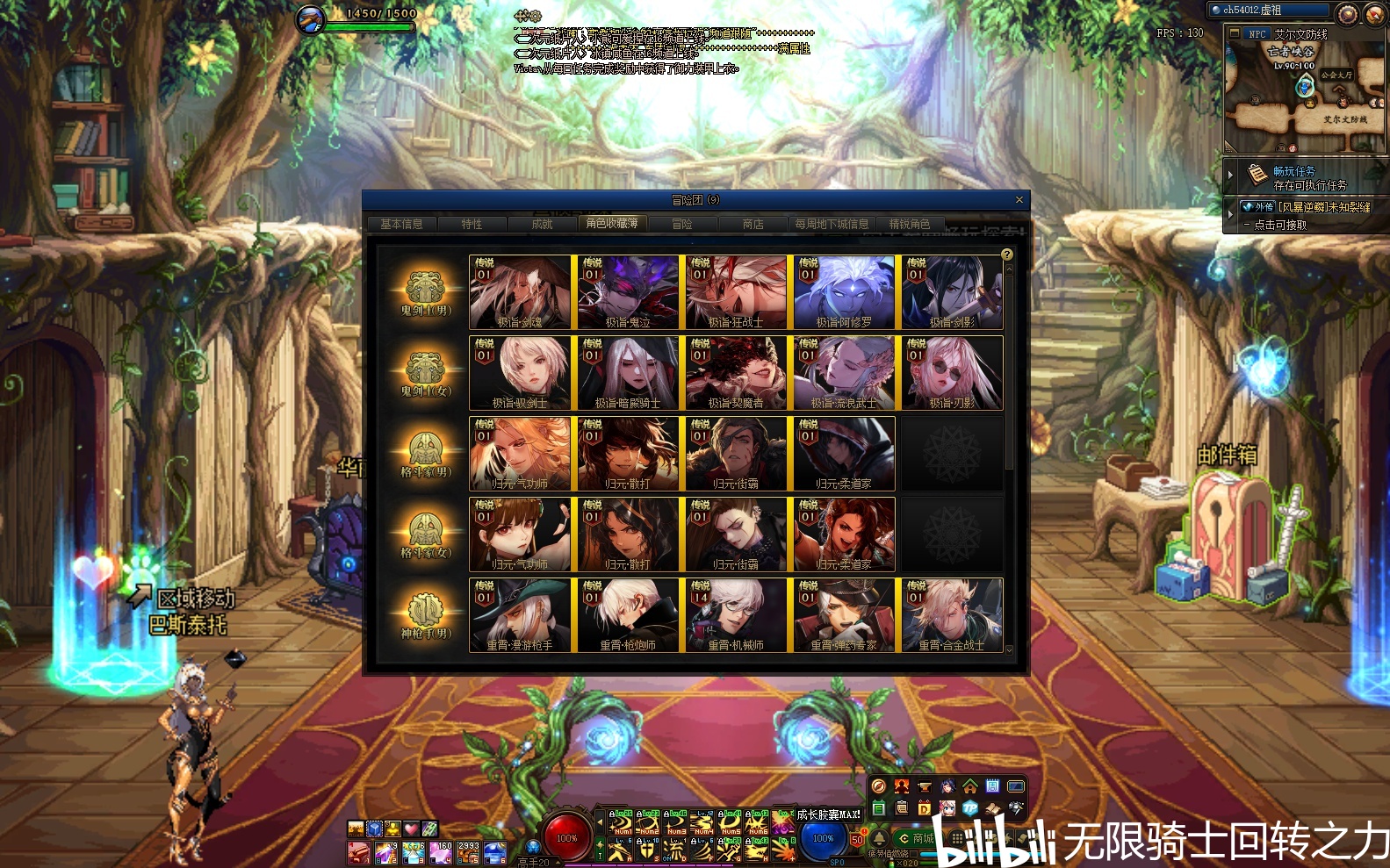Select the 极诣·暗殿骑士 character card
Viewport: 1390px width, 868px height.
tap(628, 374)
